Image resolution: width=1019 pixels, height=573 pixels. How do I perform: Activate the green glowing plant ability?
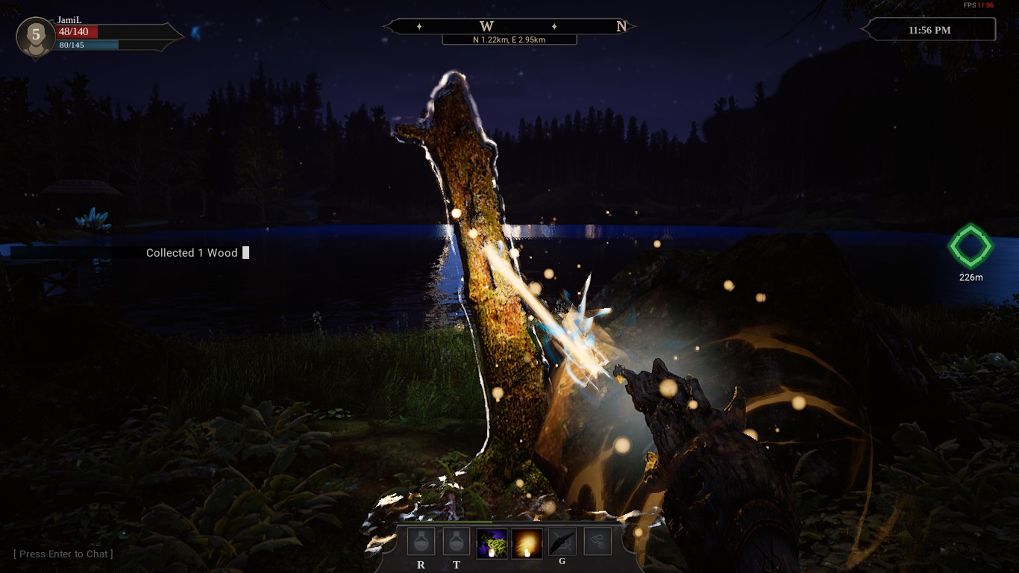pyautogui.click(x=491, y=542)
